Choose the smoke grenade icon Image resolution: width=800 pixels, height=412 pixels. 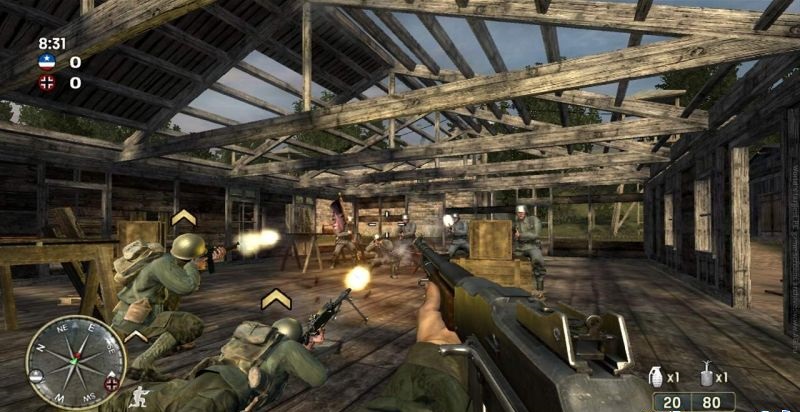click(707, 376)
